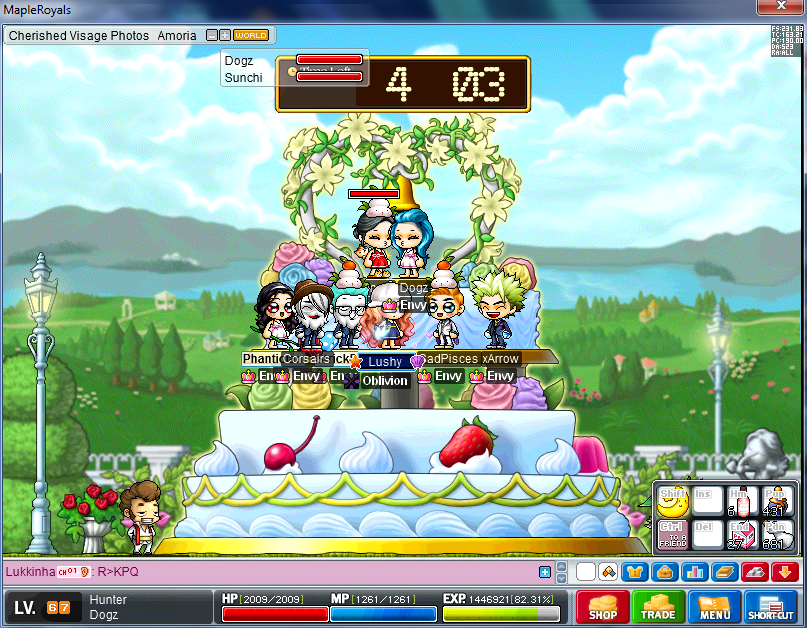The width and height of the screenshot is (807, 628).
Task: Click the WORLD map button
Action: point(251,35)
